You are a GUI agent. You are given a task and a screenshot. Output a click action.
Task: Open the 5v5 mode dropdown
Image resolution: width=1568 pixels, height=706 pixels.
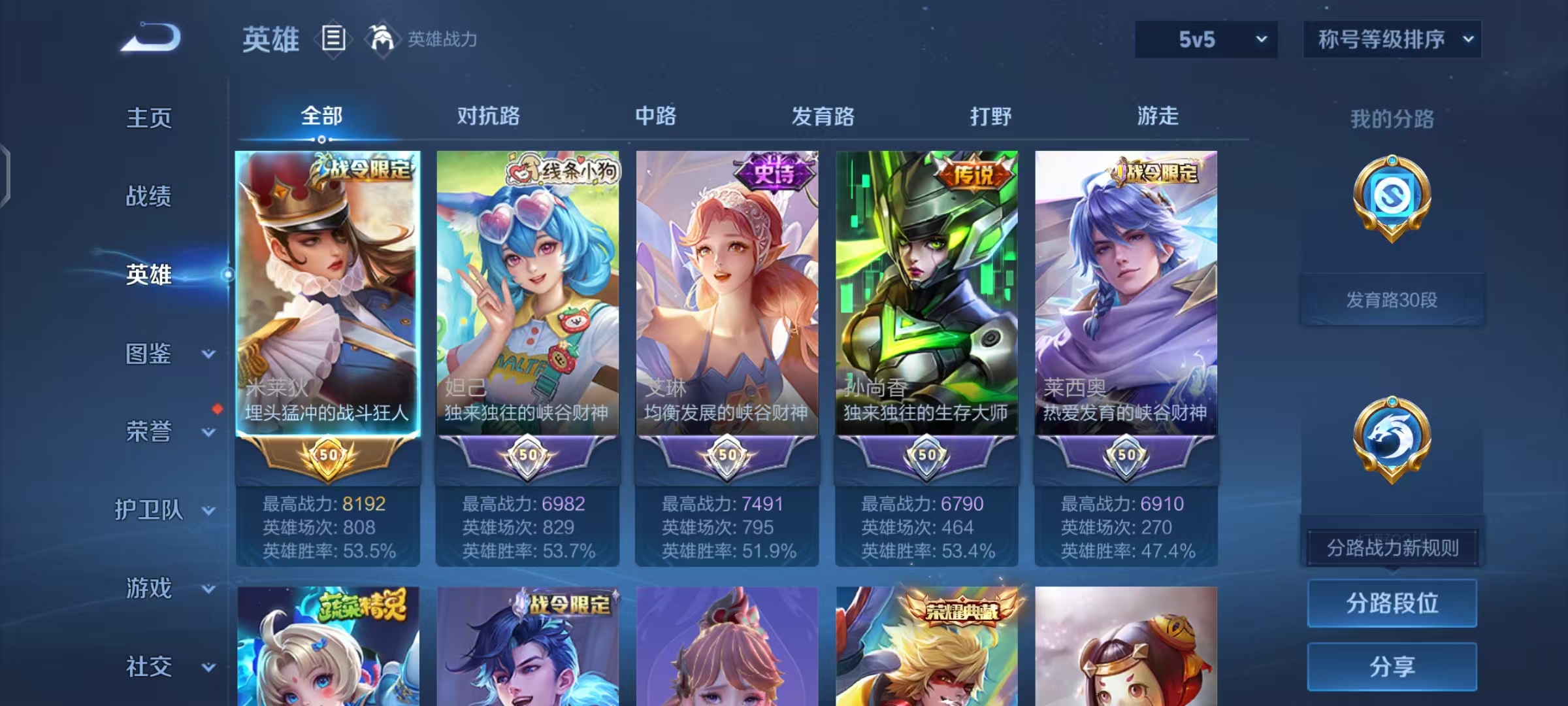point(1206,39)
